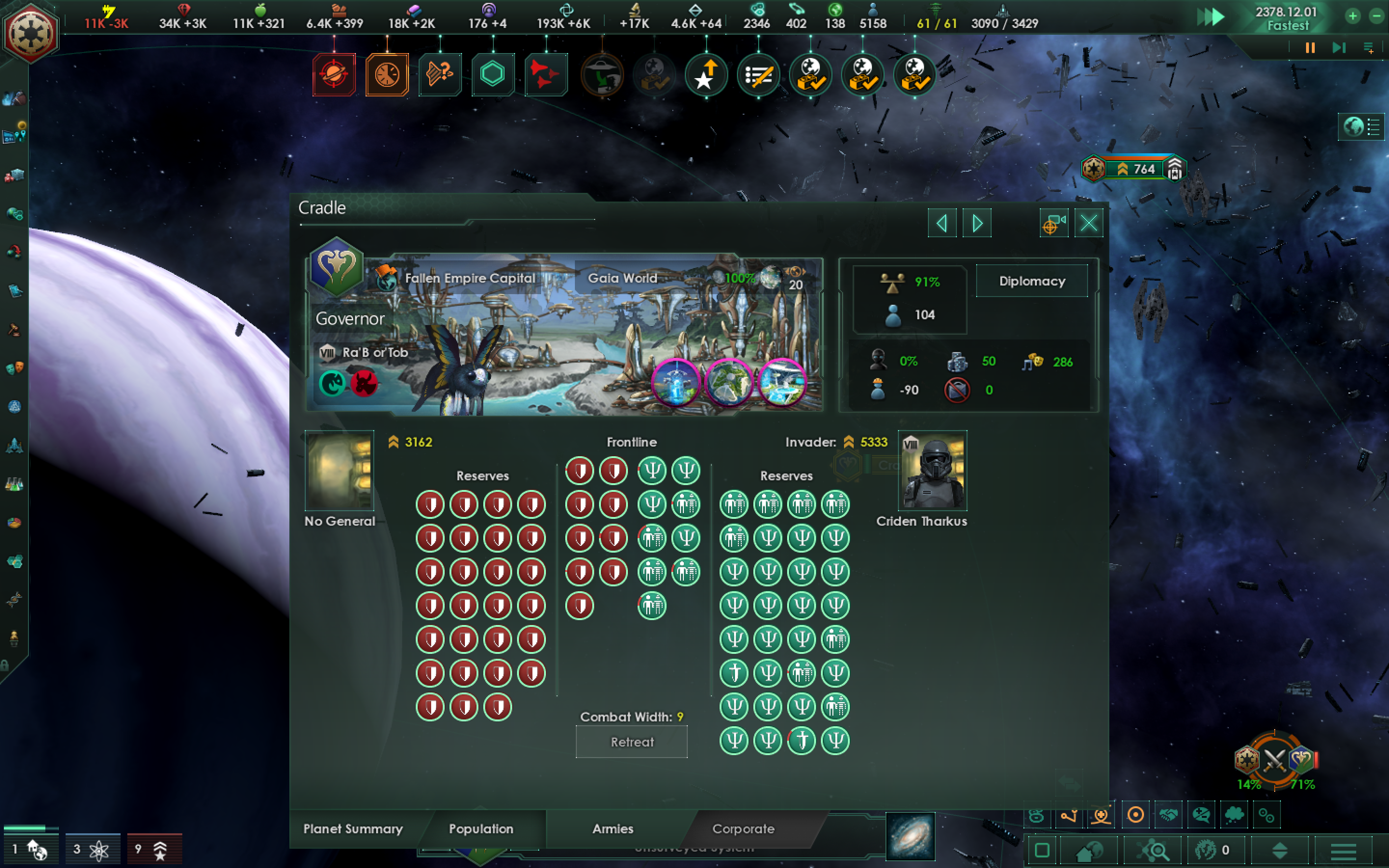
Task: Pause the game
Action: point(1310,48)
